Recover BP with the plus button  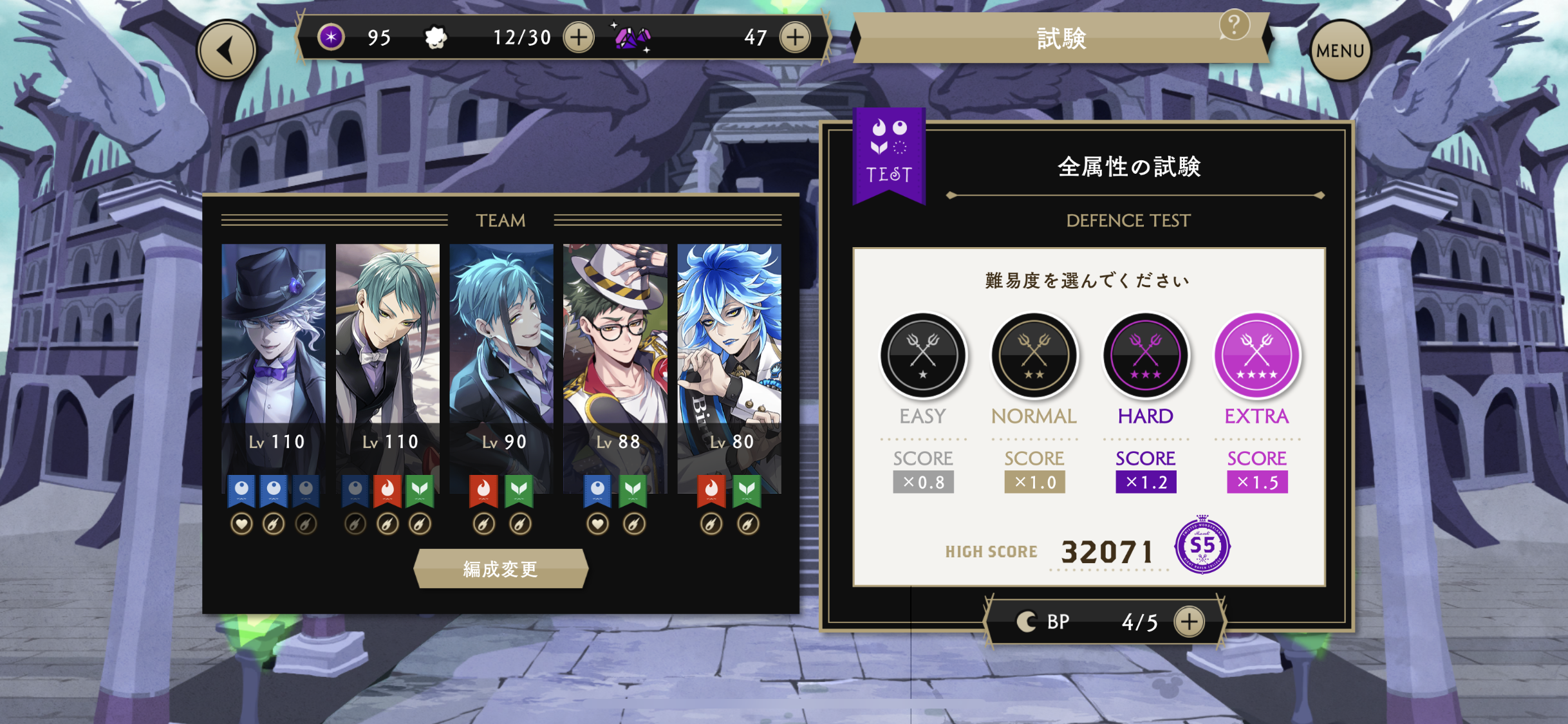point(1188,622)
